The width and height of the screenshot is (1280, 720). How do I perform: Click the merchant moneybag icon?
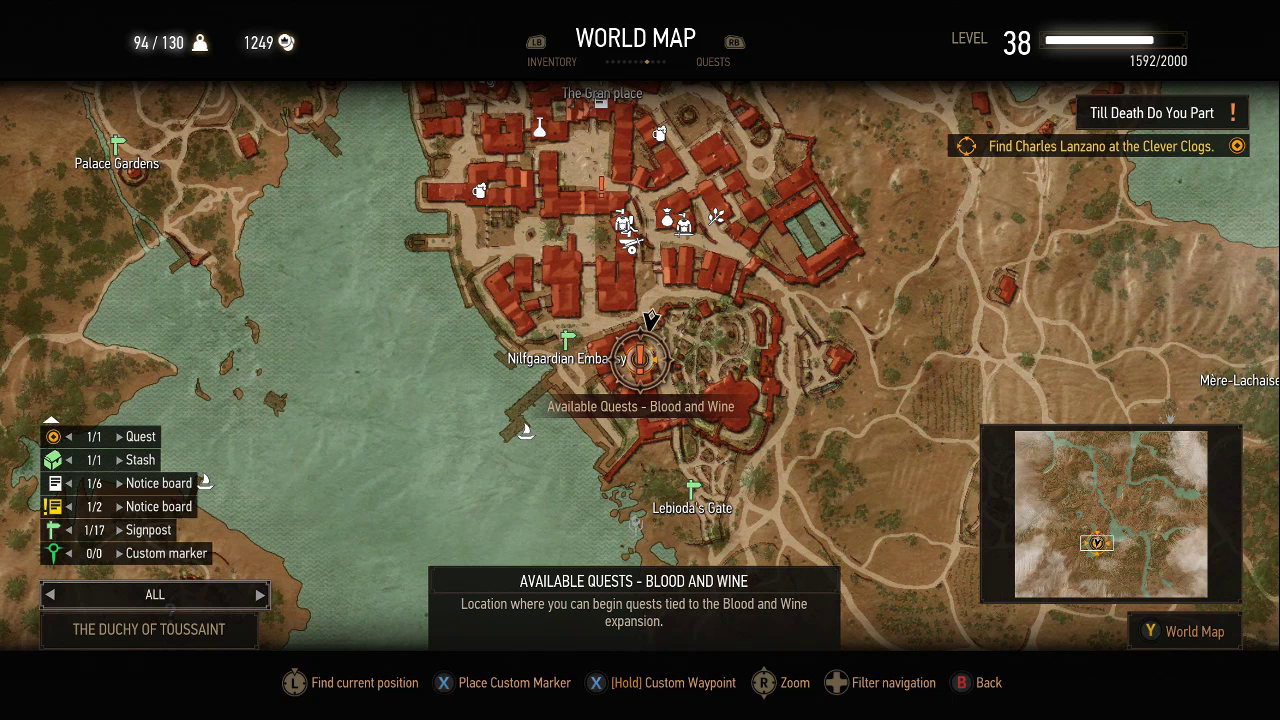pyautogui.click(x=666, y=218)
